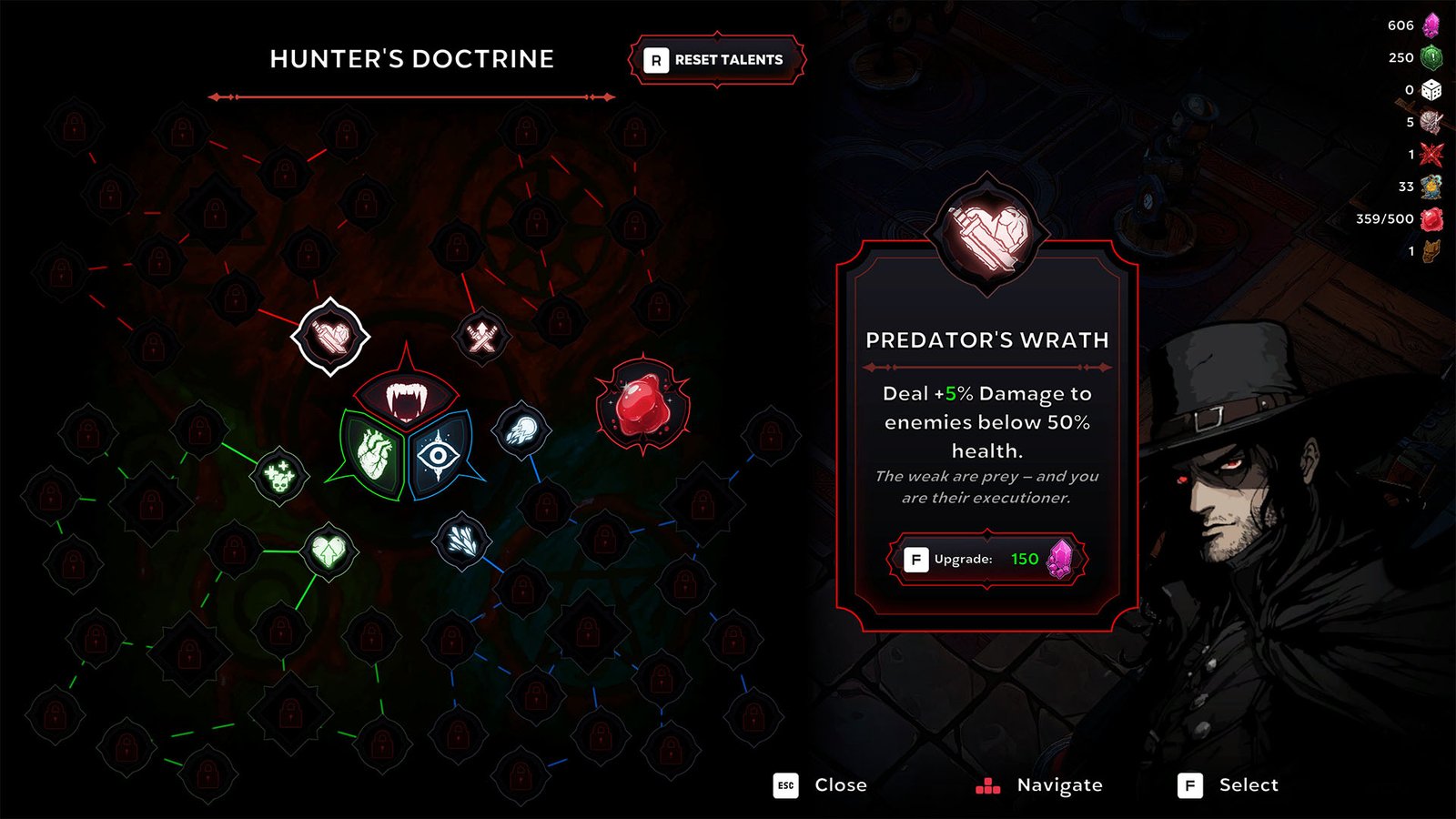Image resolution: width=1456 pixels, height=819 pixels.
Task: Select the crossed swords talent node
Action: pyautogui.click(x=481, y=337)
